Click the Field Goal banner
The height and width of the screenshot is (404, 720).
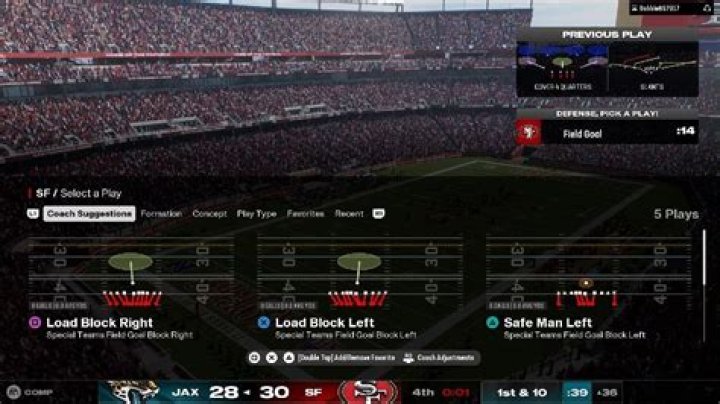point(607,132)
